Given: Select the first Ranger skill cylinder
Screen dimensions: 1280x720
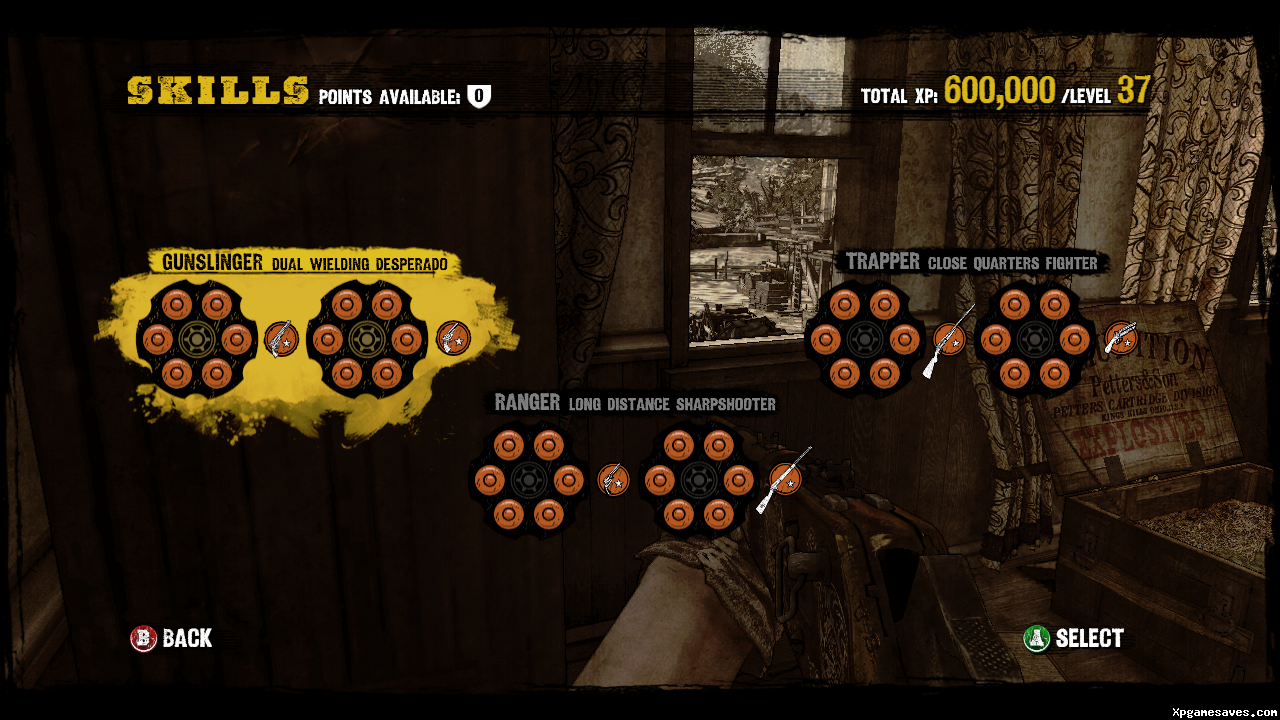Looking at the screenshot, I should coord(529,480).
